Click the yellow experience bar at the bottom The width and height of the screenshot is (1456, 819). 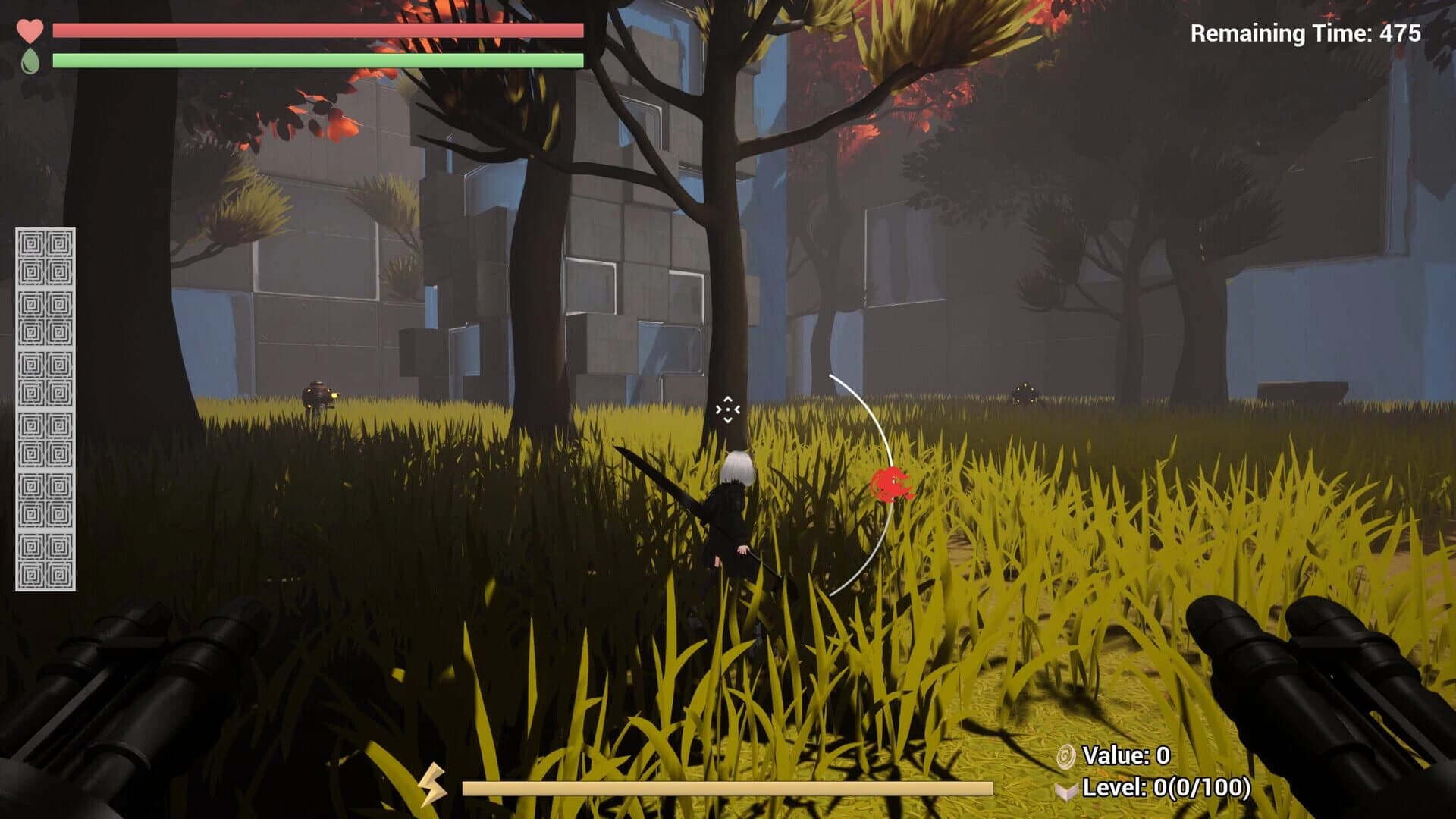pyautogui.click(x=728, y=789)
